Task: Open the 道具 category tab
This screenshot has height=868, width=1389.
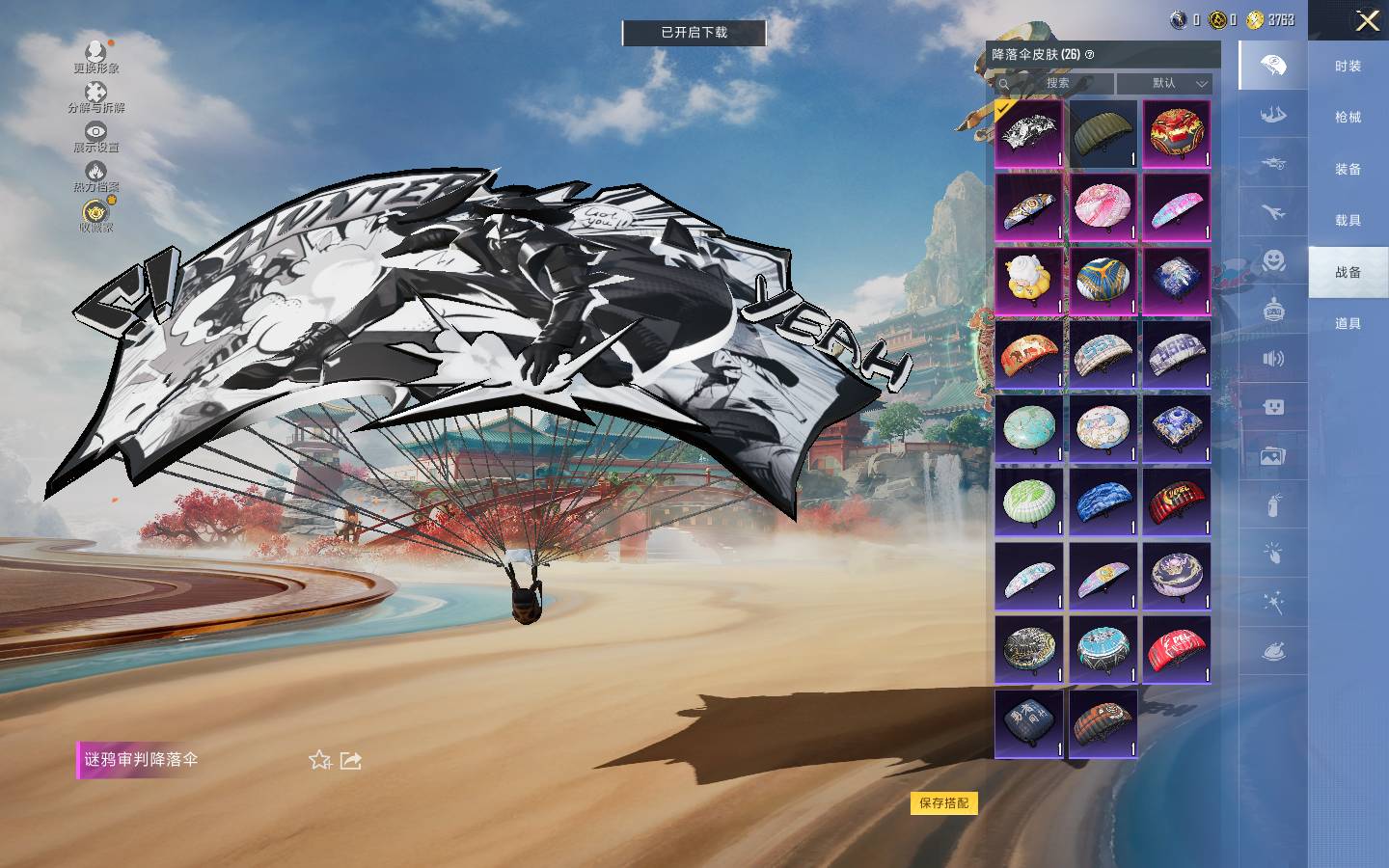Action: click(1348, 323)
